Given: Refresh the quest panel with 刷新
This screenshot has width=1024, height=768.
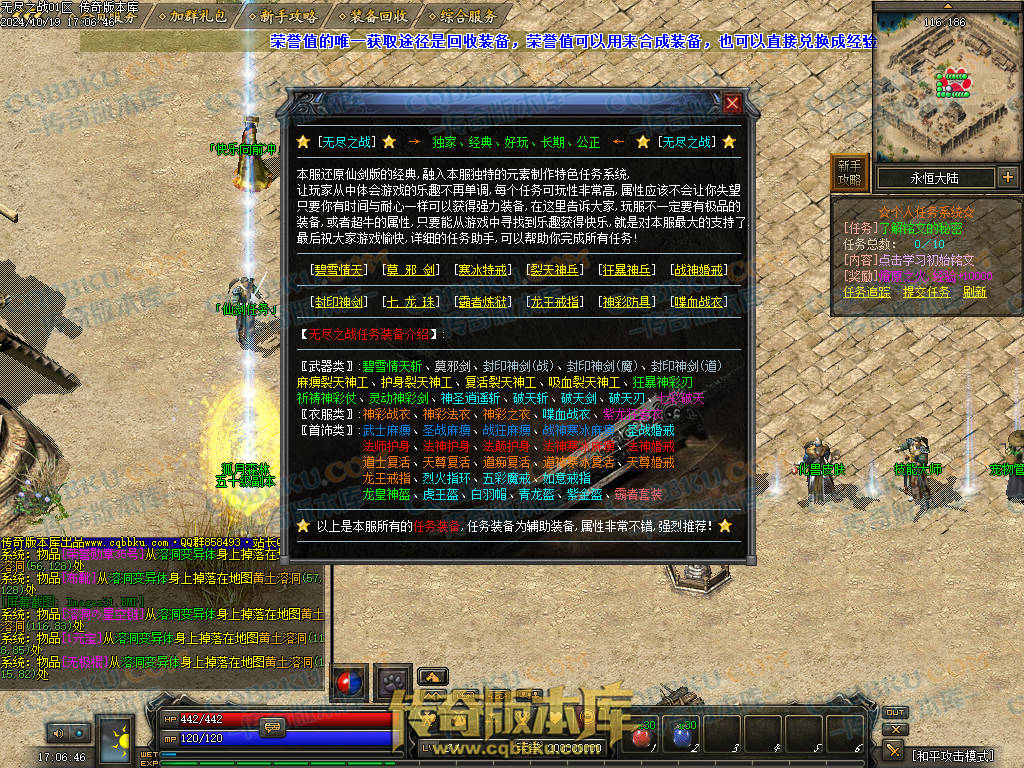Looking at the screenshot, I should [x=974, y=292].
